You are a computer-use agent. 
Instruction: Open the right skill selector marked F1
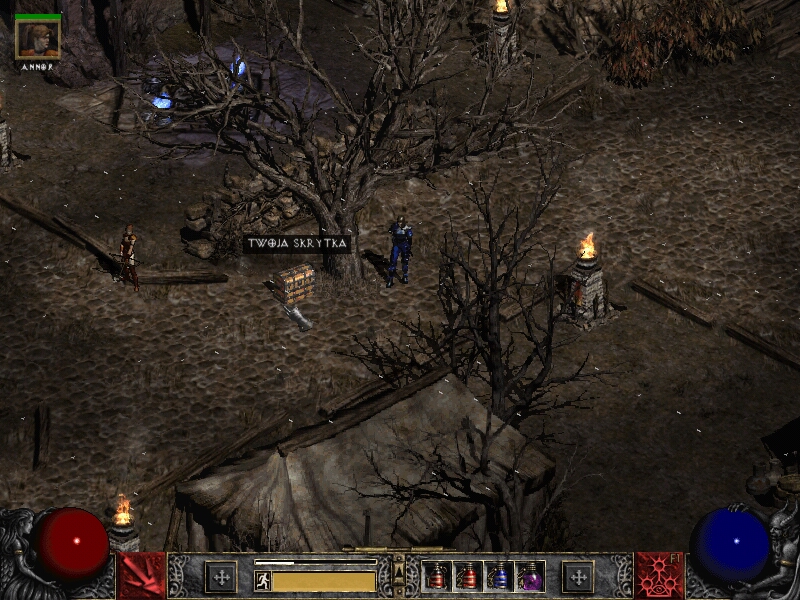click(x=659, y=576)
